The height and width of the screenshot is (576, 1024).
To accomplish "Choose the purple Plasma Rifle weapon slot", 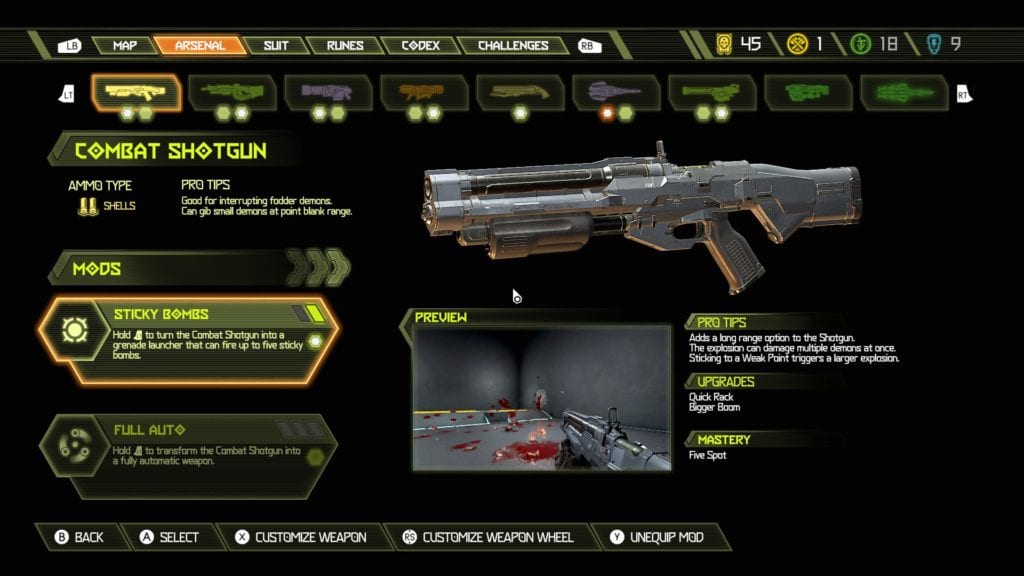I will pos(329,92).
